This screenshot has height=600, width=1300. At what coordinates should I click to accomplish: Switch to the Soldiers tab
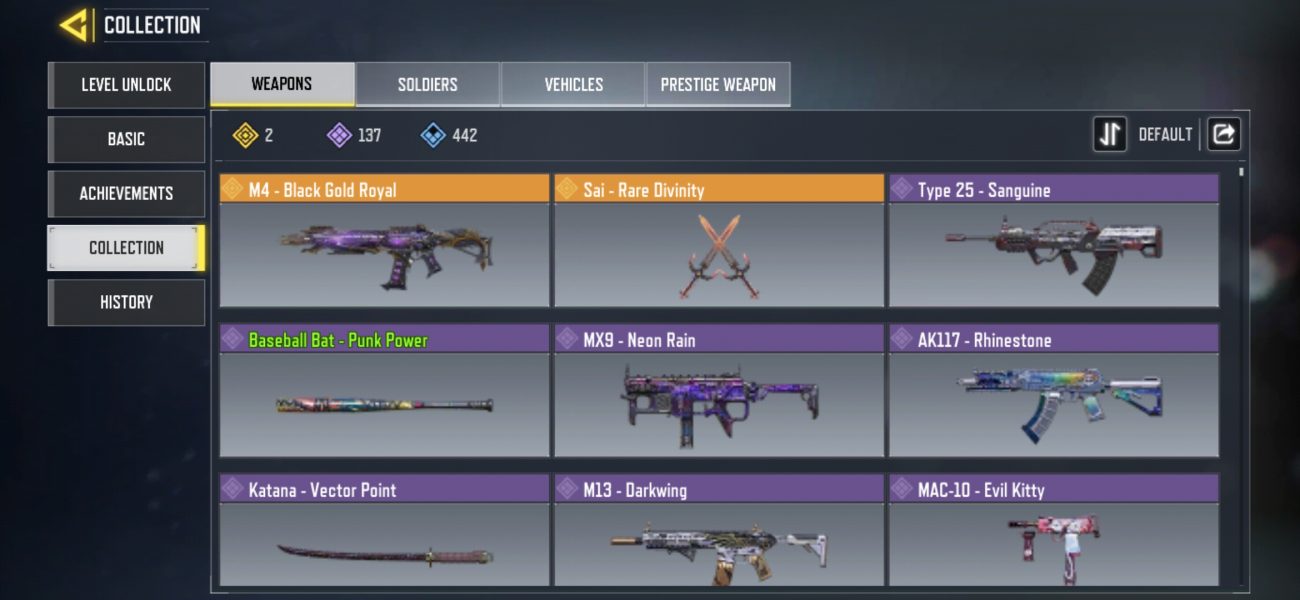[427, 85]
